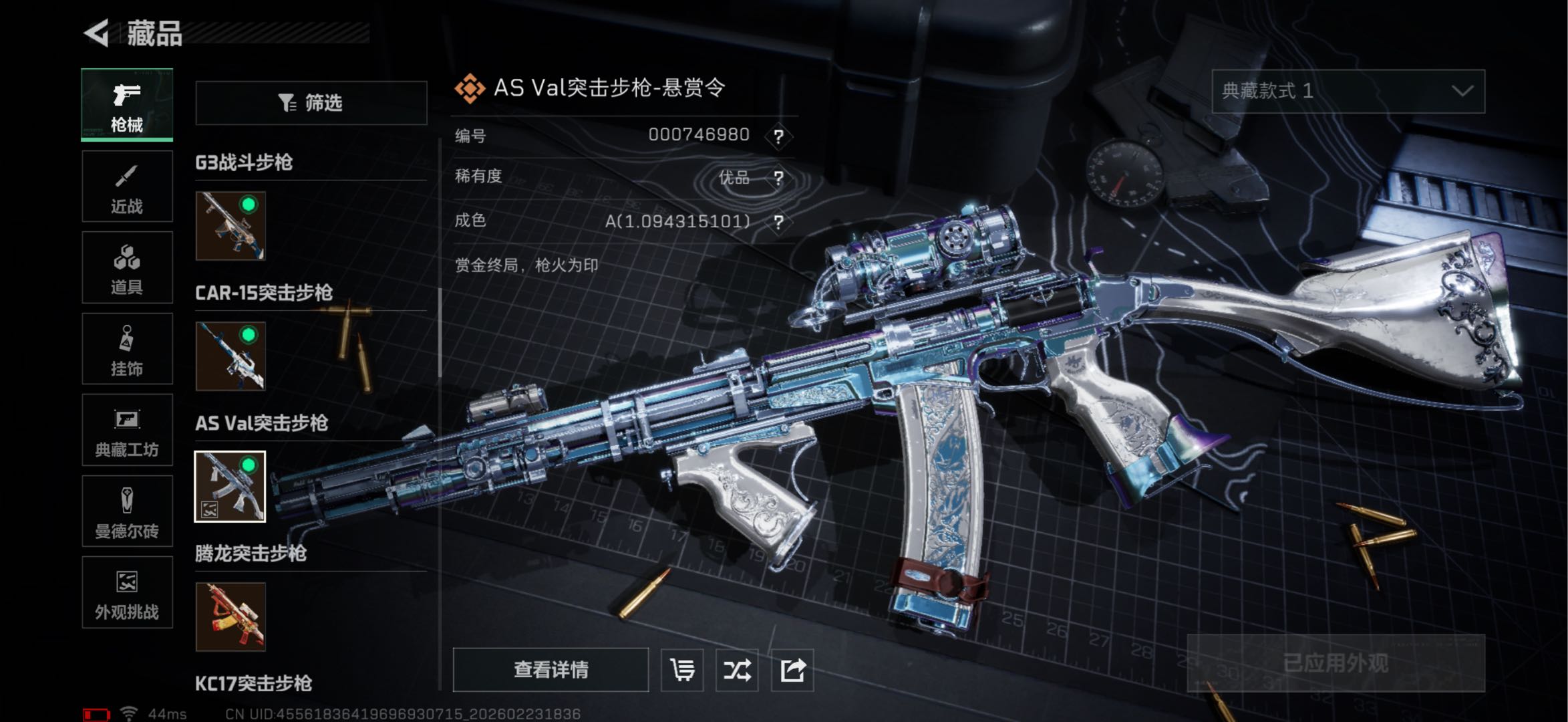Open the 外观挑战 challenge tab

tap(127, 592)
